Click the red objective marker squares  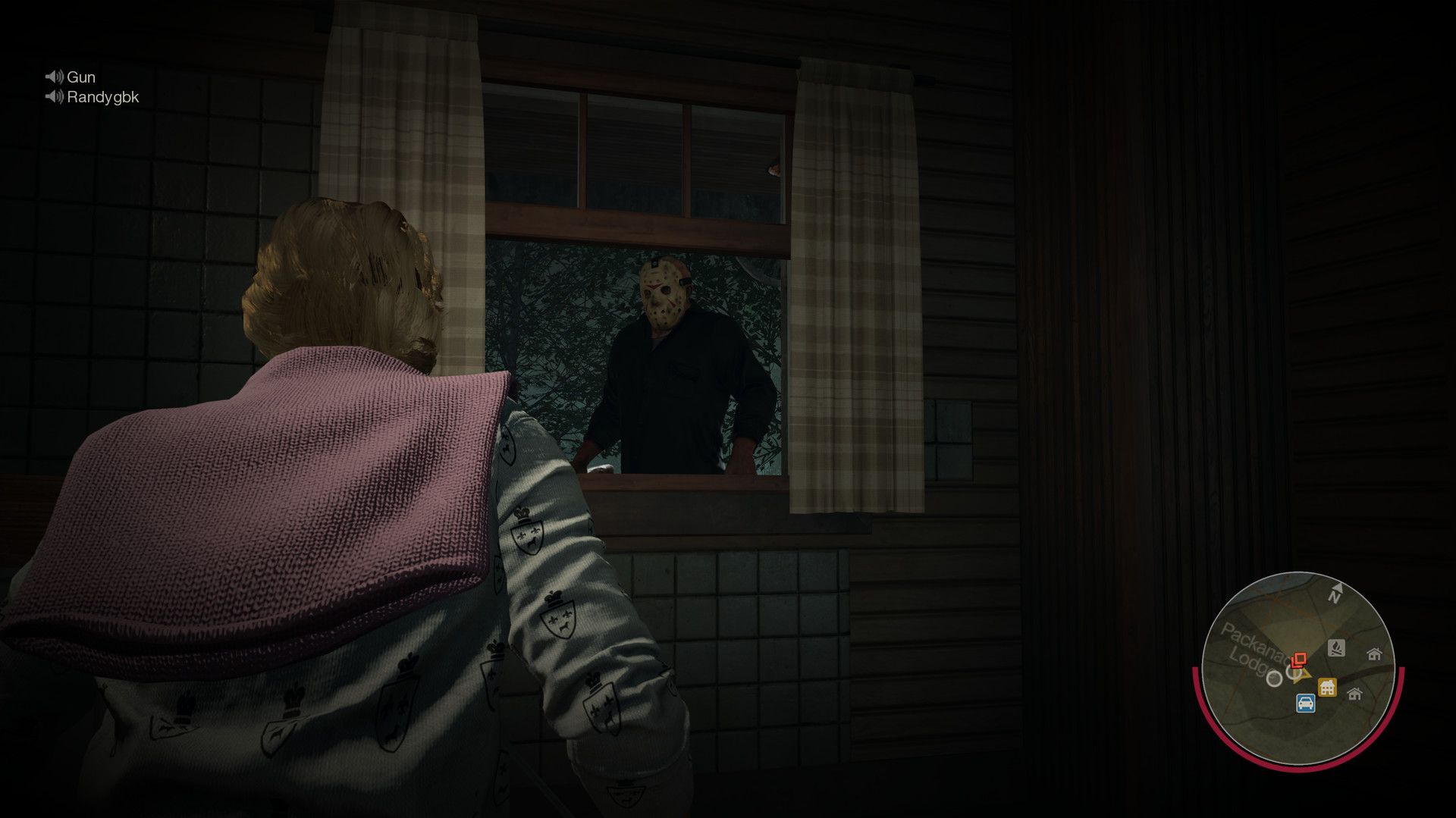pyautogui.click(x=1299, y=658)
